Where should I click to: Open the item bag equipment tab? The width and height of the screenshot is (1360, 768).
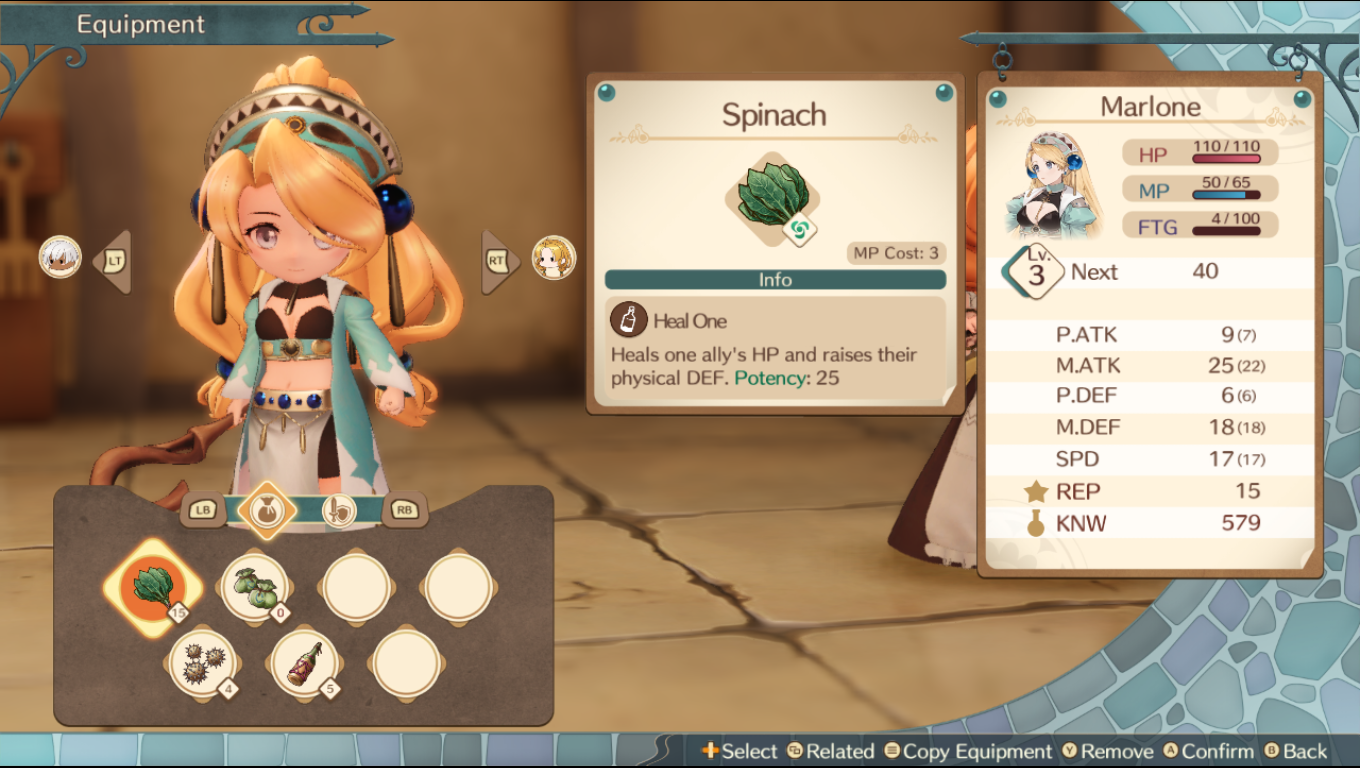(x=267, y=510)
